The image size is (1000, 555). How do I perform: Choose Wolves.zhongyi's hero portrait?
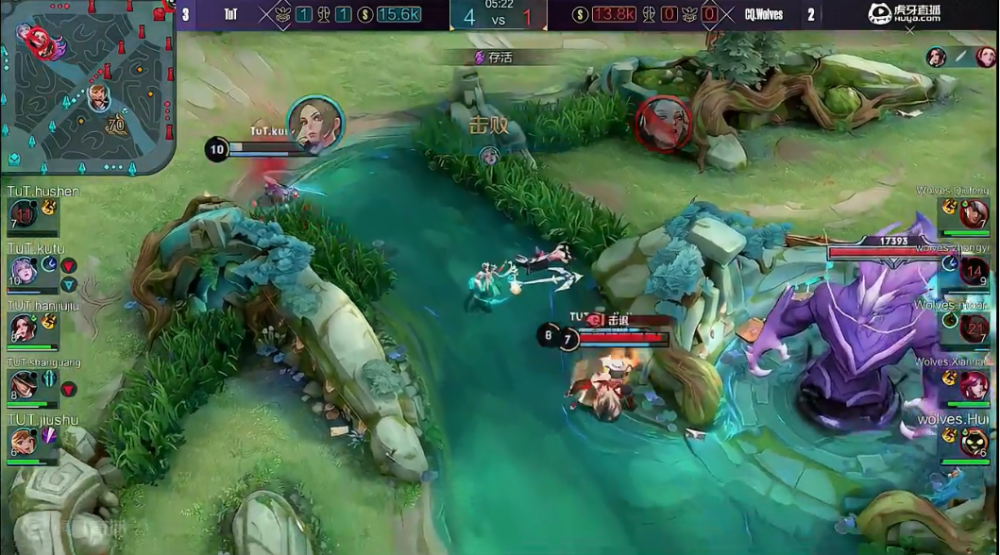pyautogui.click(x=974, y=270)
